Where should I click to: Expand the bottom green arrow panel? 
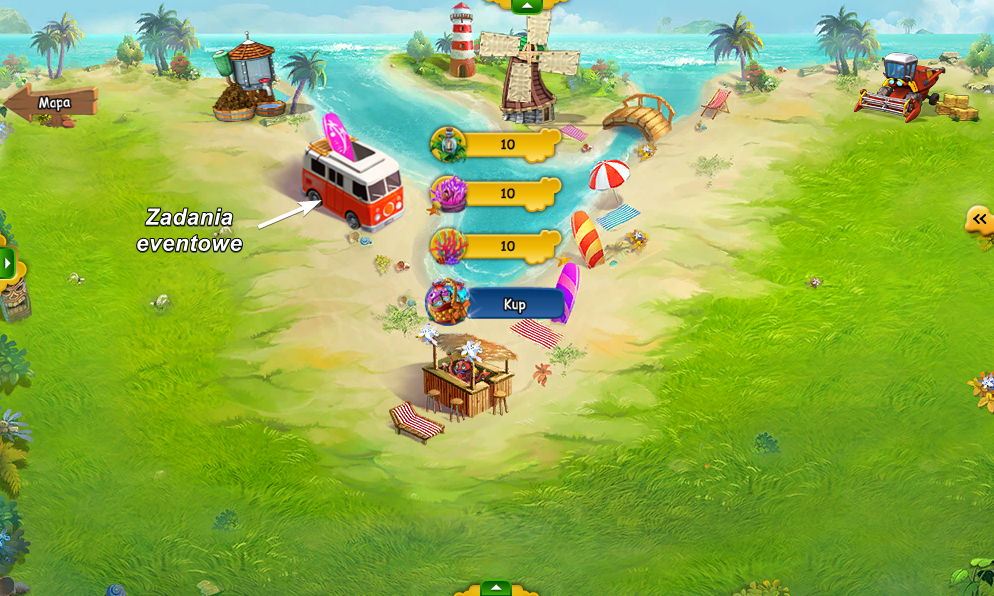496,588
